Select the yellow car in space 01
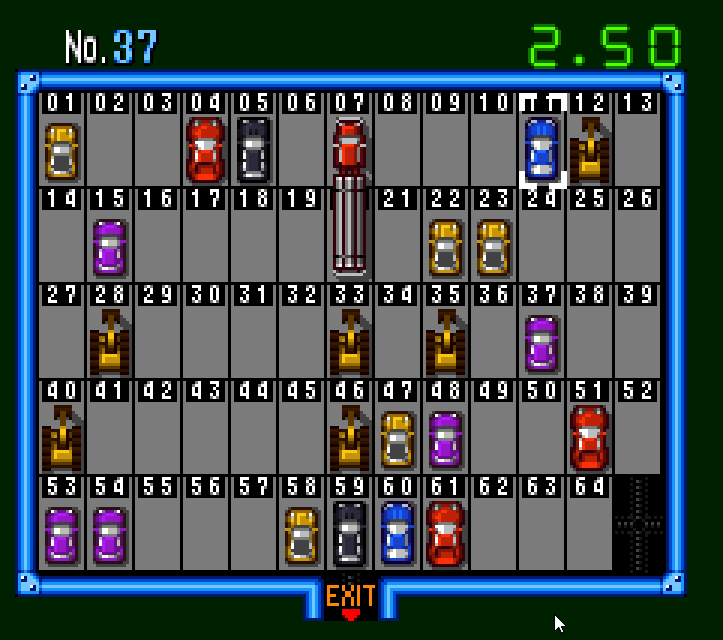 tap(62, 151)
